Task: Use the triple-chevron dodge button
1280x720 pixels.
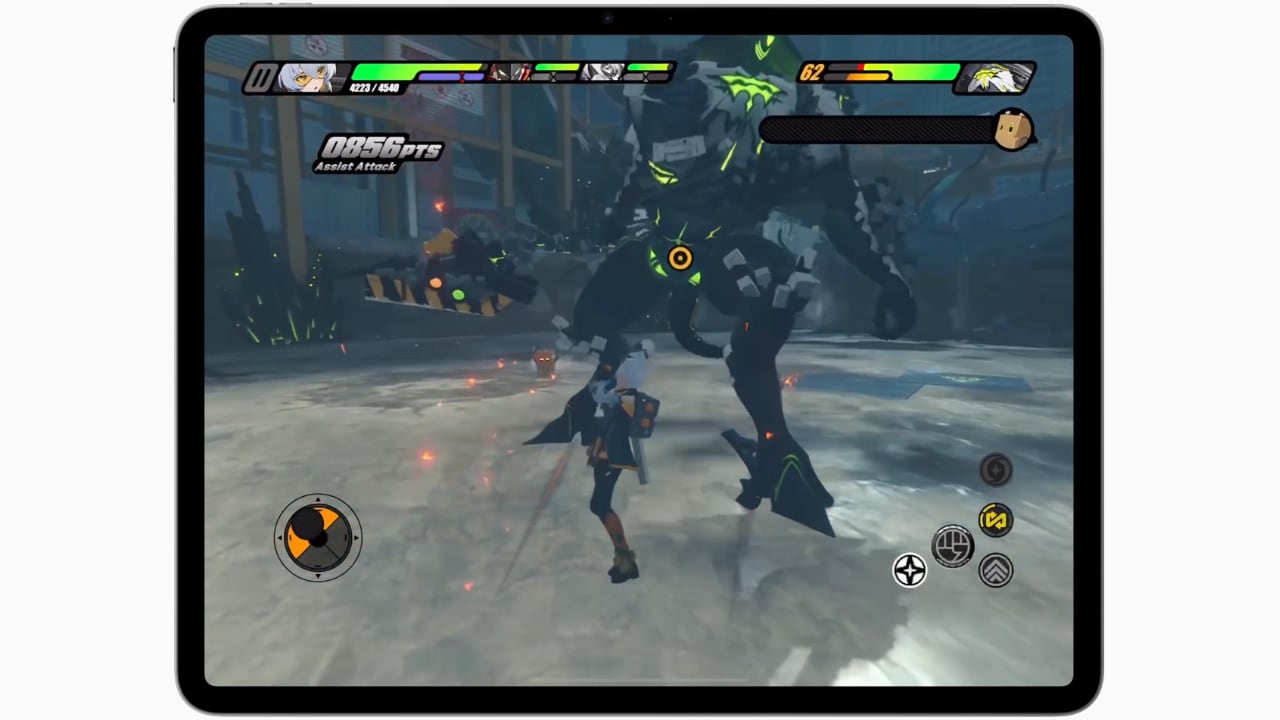Action: click(995, 570)
